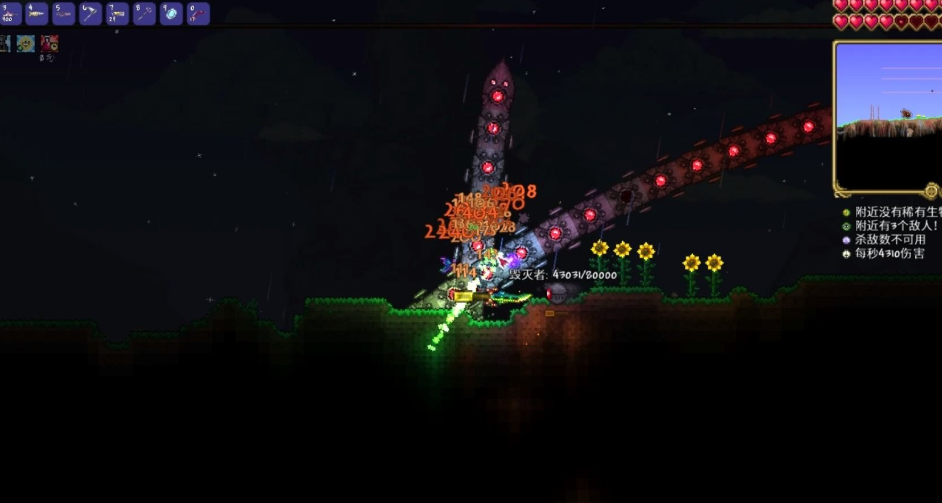Select the magic mirror in slot 9
Screen dimensions: 942x503
172,14
